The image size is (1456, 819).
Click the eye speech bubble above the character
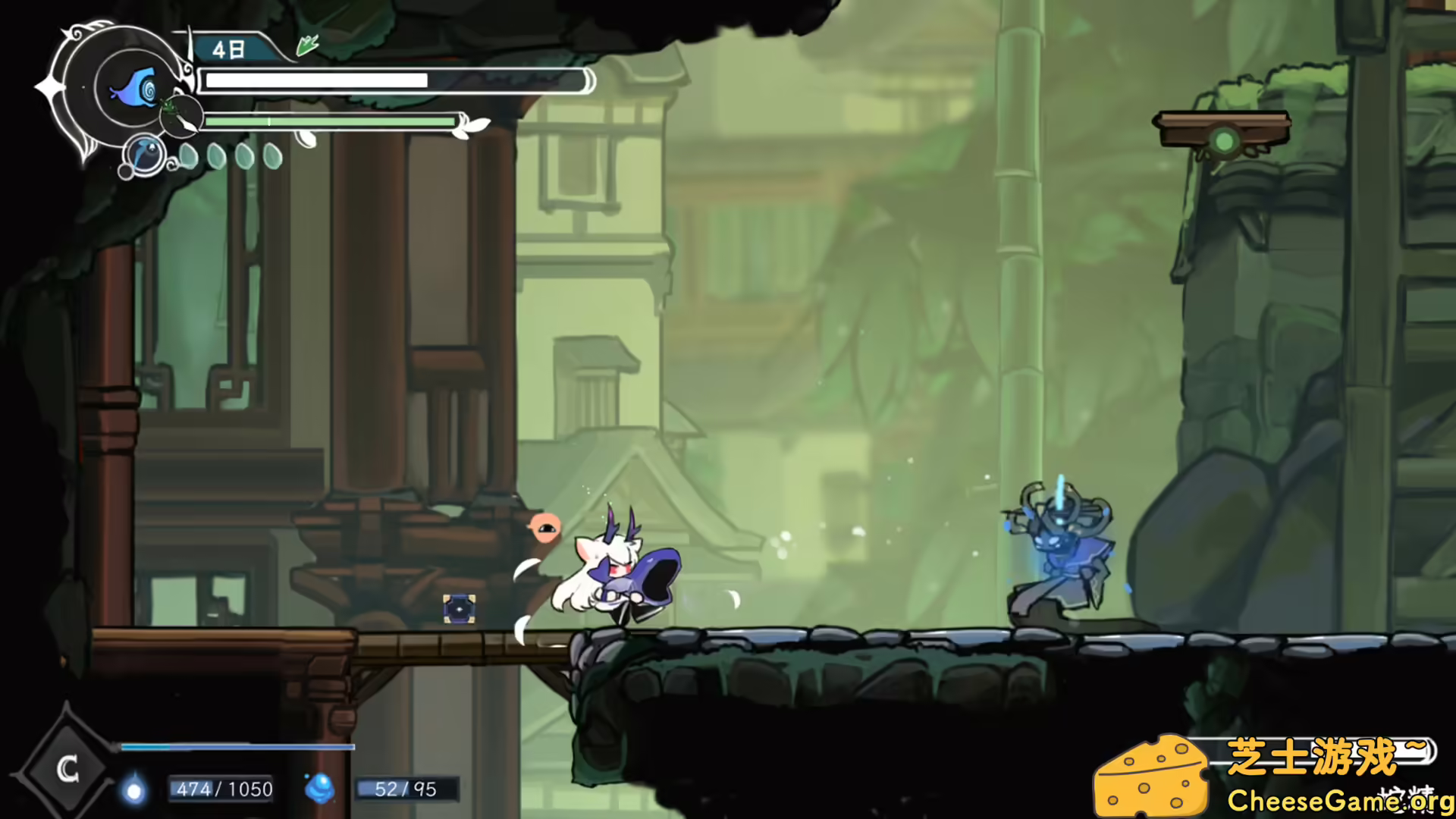(548, 528)
